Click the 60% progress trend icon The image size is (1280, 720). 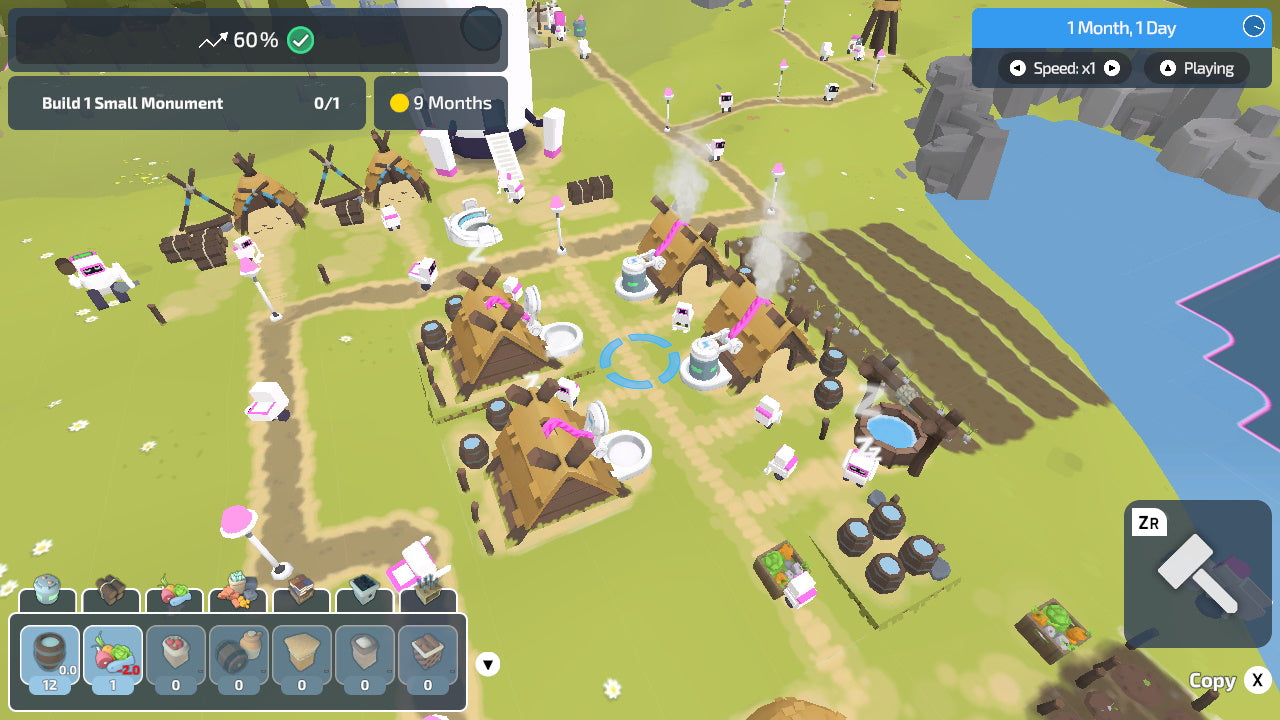211,40
